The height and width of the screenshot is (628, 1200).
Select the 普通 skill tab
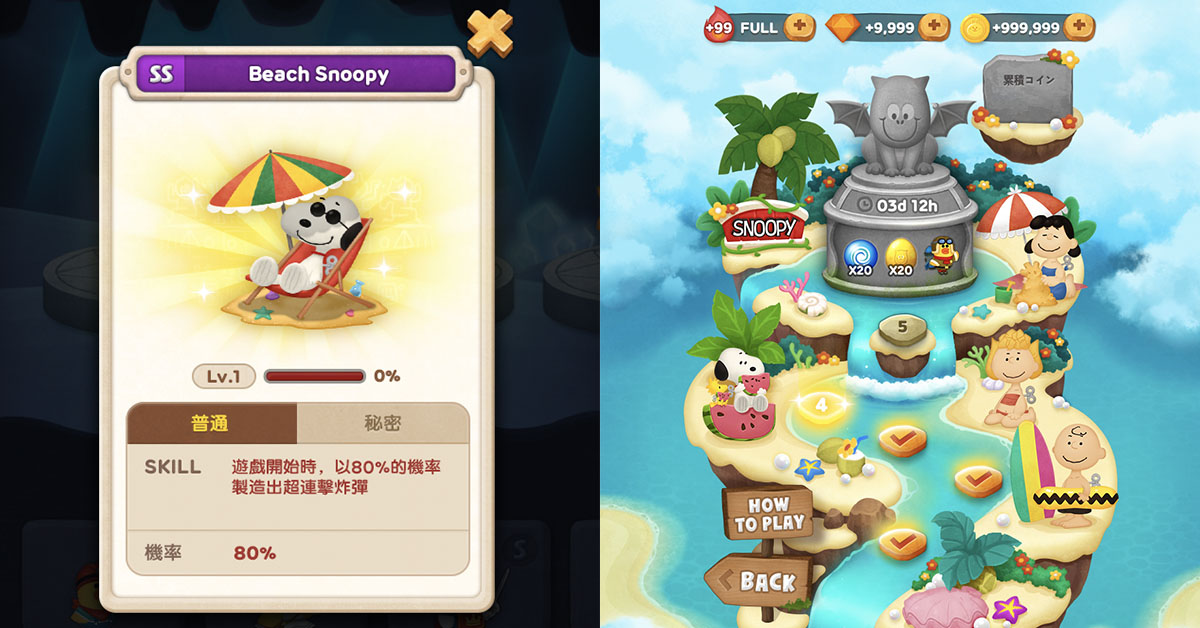point(211,423)
